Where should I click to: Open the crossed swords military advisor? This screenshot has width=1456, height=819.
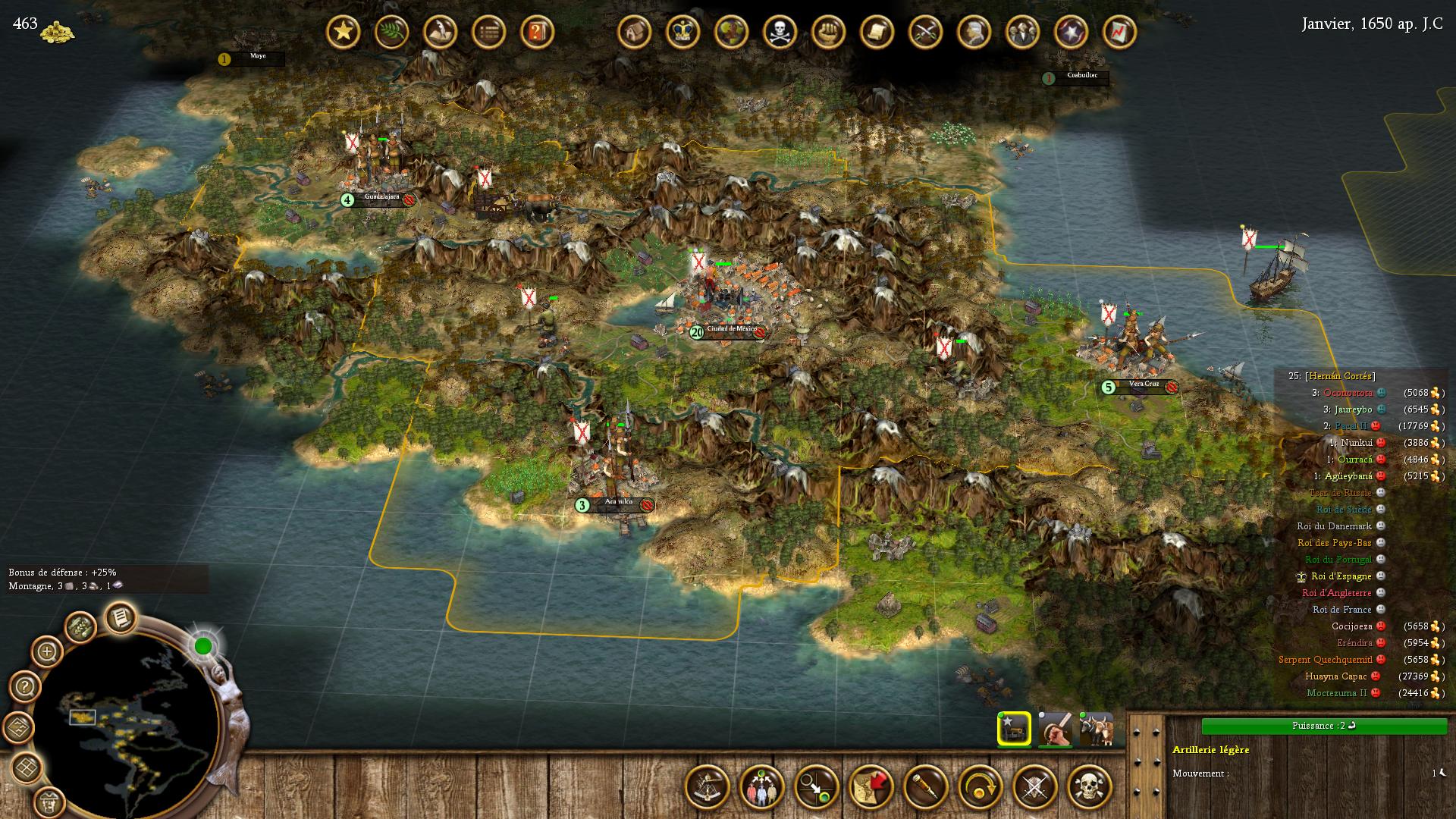point(925,32)
